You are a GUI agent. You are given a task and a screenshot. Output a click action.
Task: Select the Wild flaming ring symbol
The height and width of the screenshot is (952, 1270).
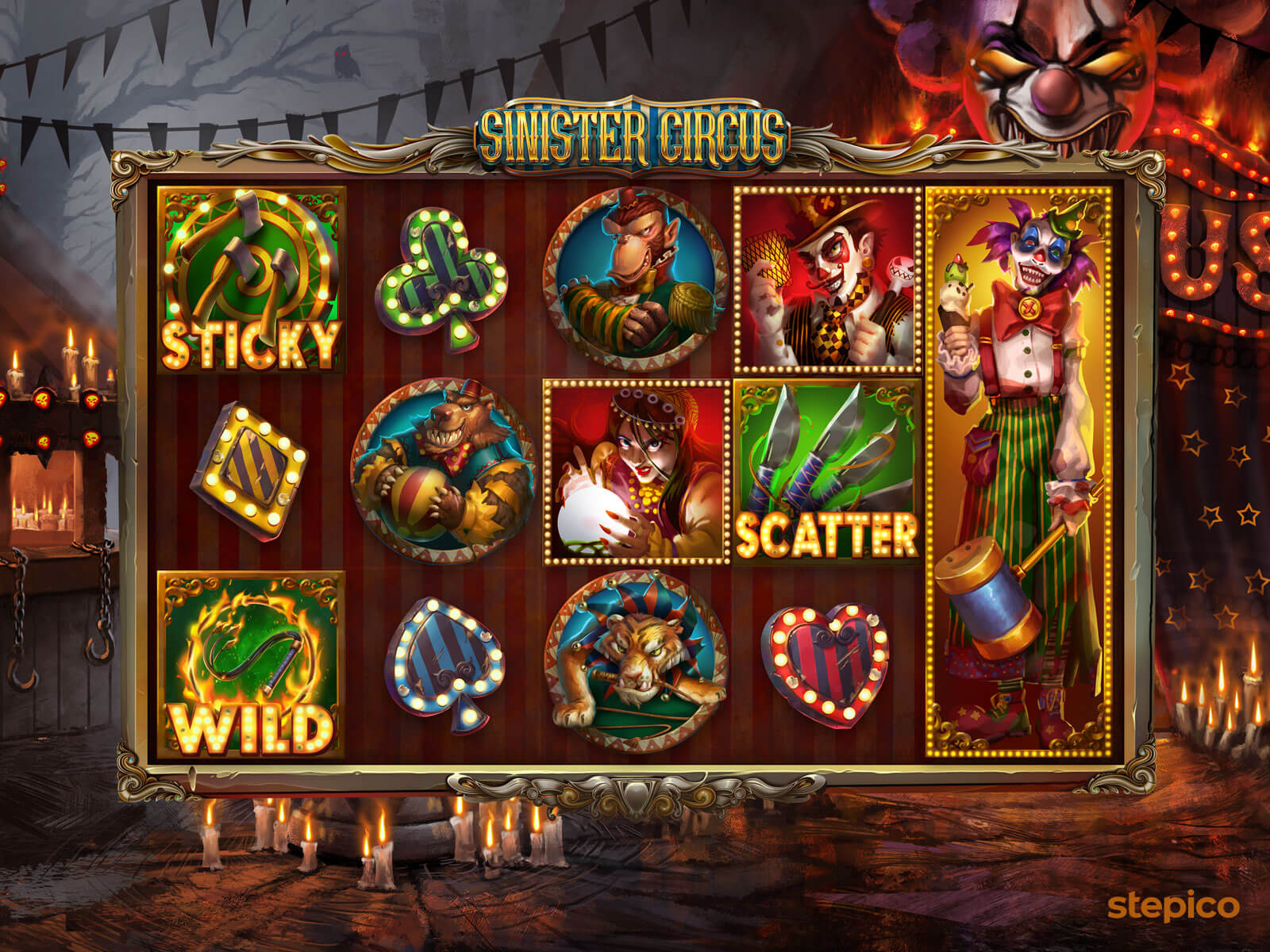pyautogui.click(x=252, y=663)
